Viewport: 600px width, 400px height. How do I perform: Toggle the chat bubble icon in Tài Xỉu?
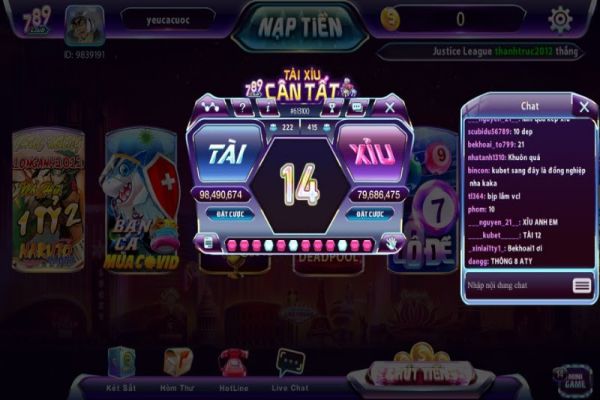[358, 106]
